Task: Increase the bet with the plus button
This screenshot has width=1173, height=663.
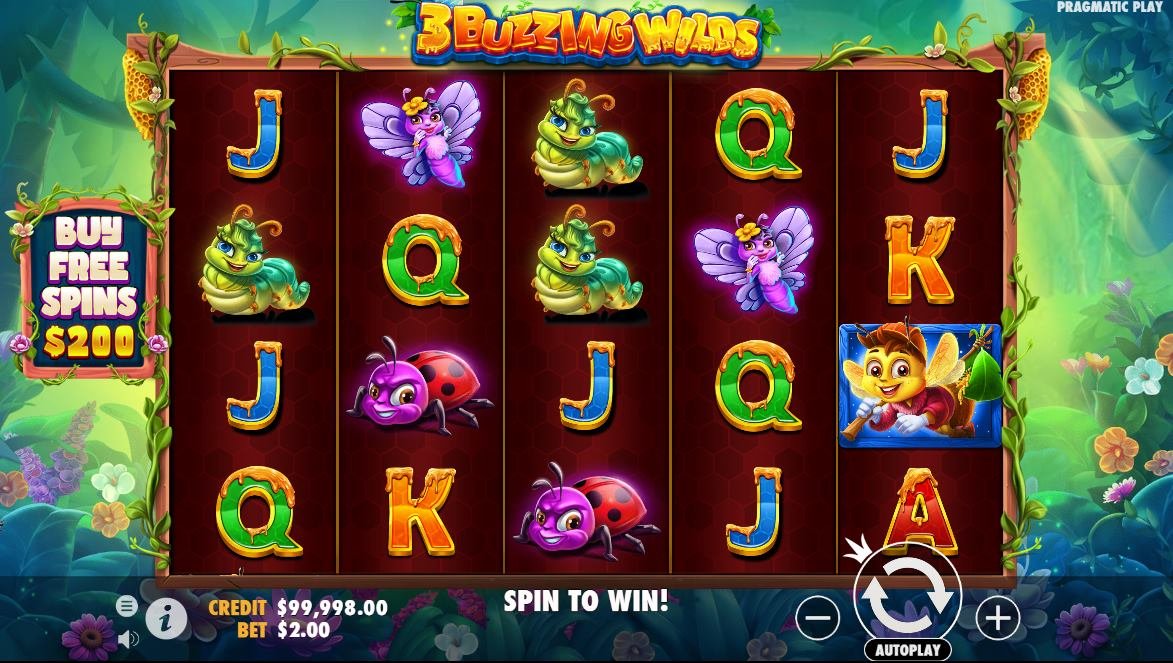Action: pyautogui.click(x=997, y=618)
